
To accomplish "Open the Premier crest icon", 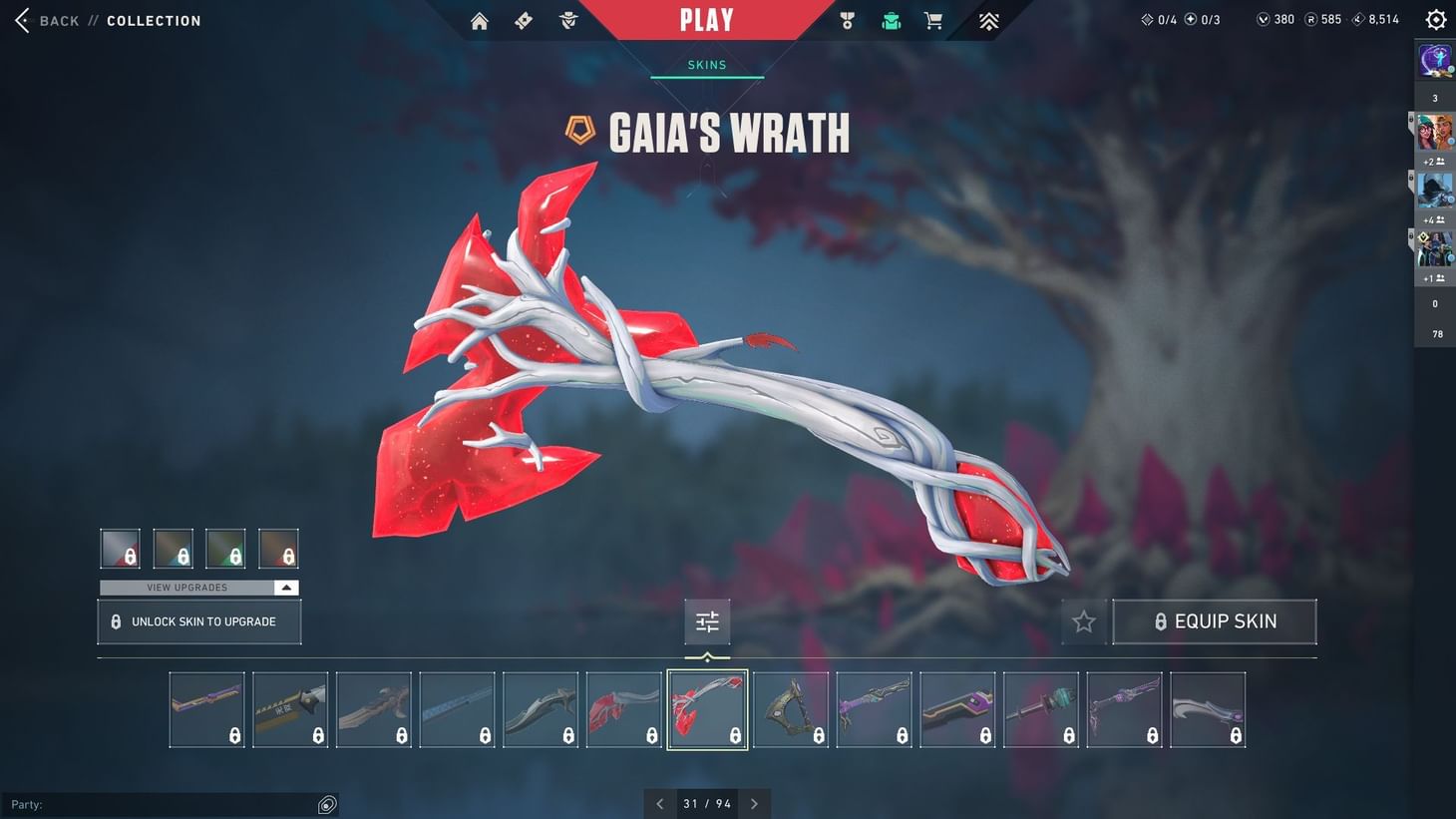I will coord(986,20).
